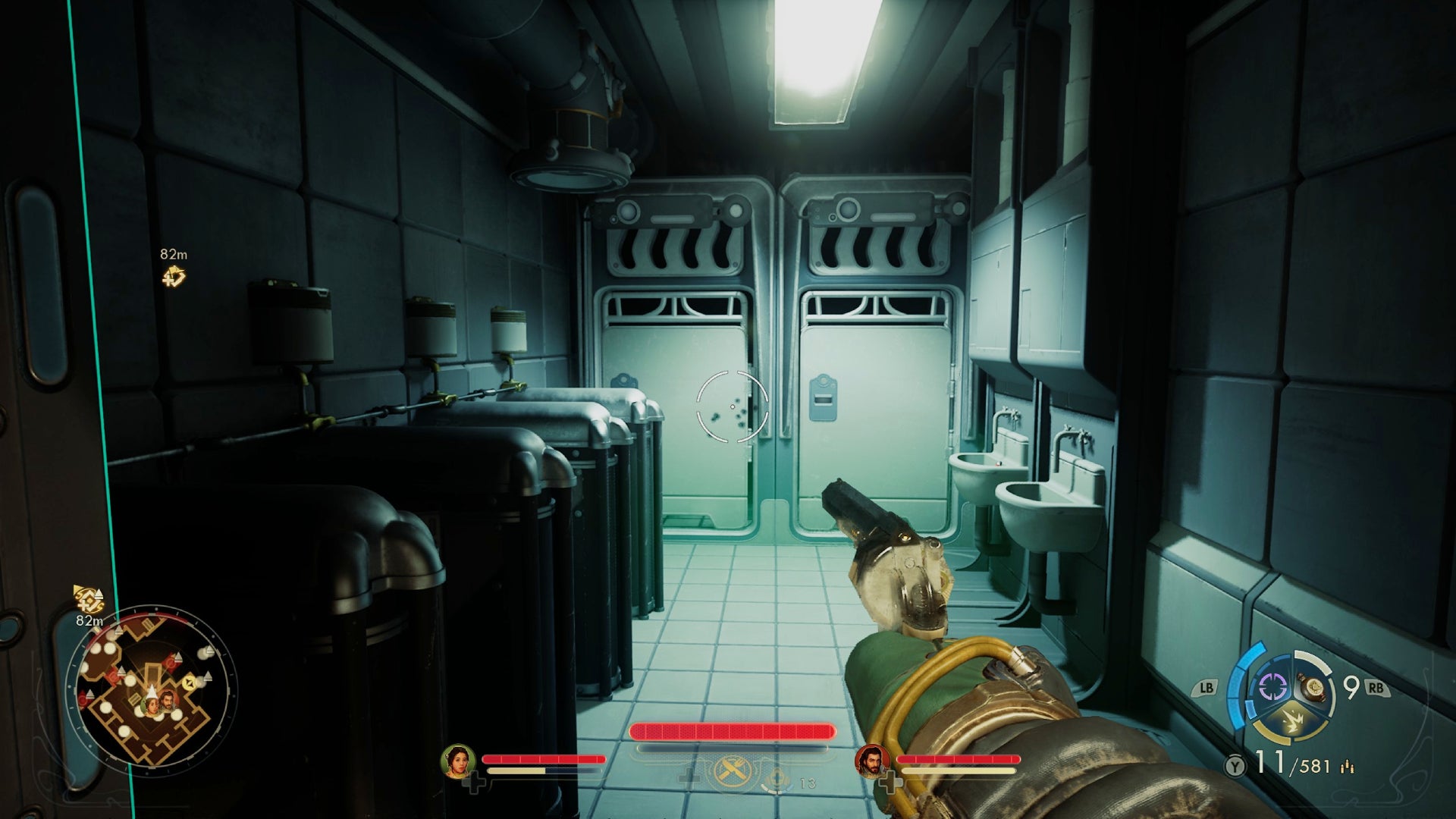Activate the medical inhaler icon
The height and width of the screenshot is (819, 1456).
pos(778,778)
